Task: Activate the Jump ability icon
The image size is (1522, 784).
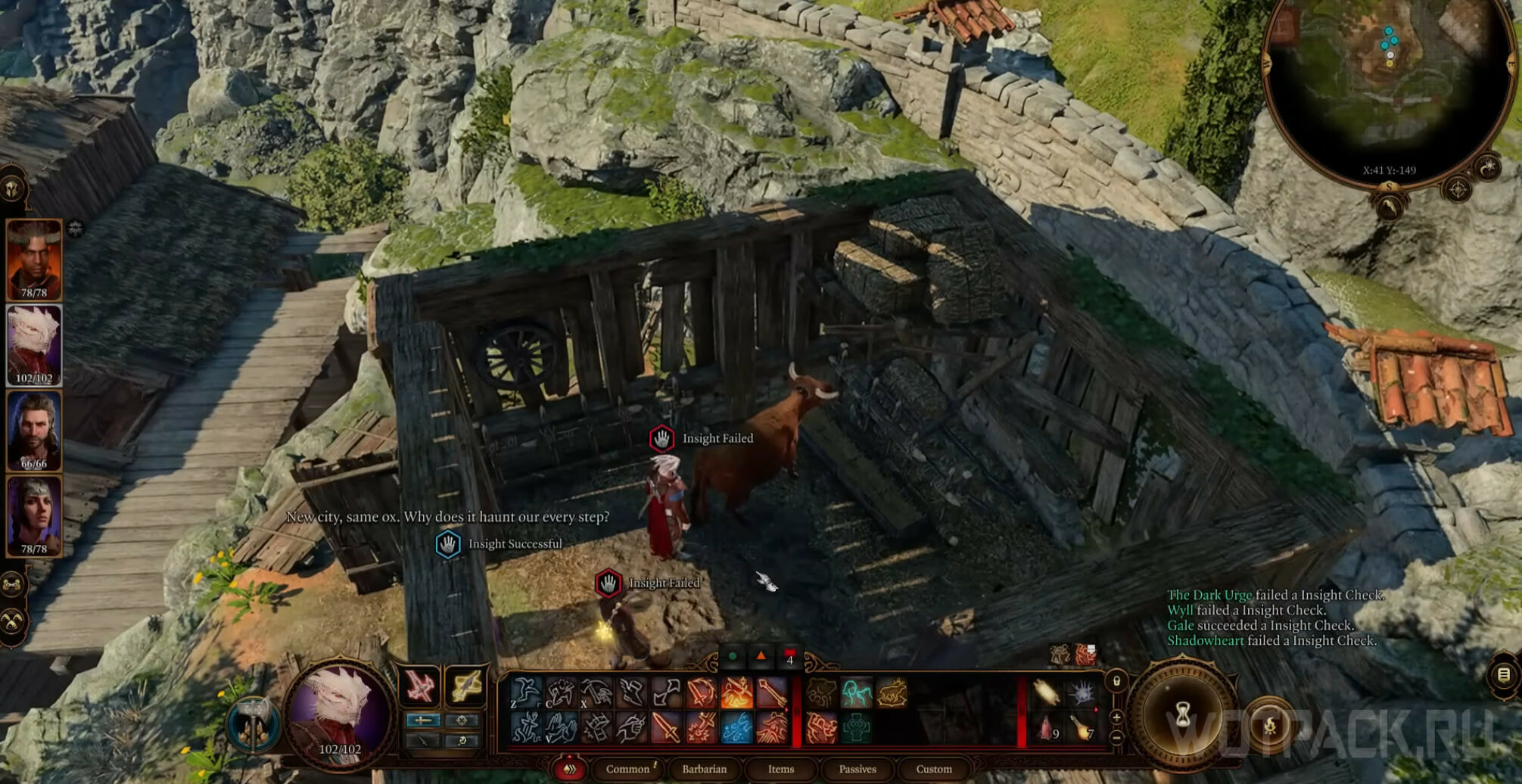Action: pyautogui.click(x=524, y=692)
